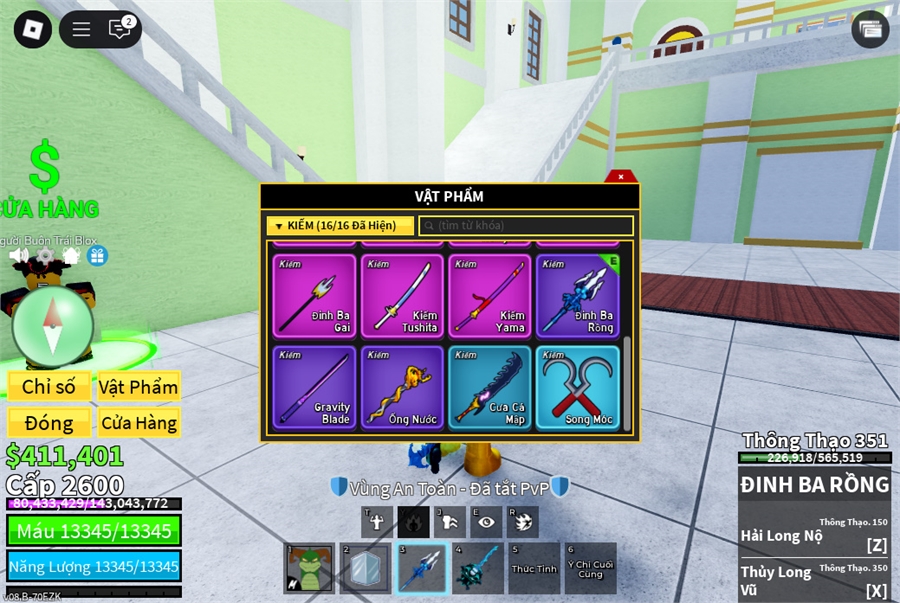Click the inventory keyword search field
The height and width of the screenshot is (603, 900).
tap(526, 226)
